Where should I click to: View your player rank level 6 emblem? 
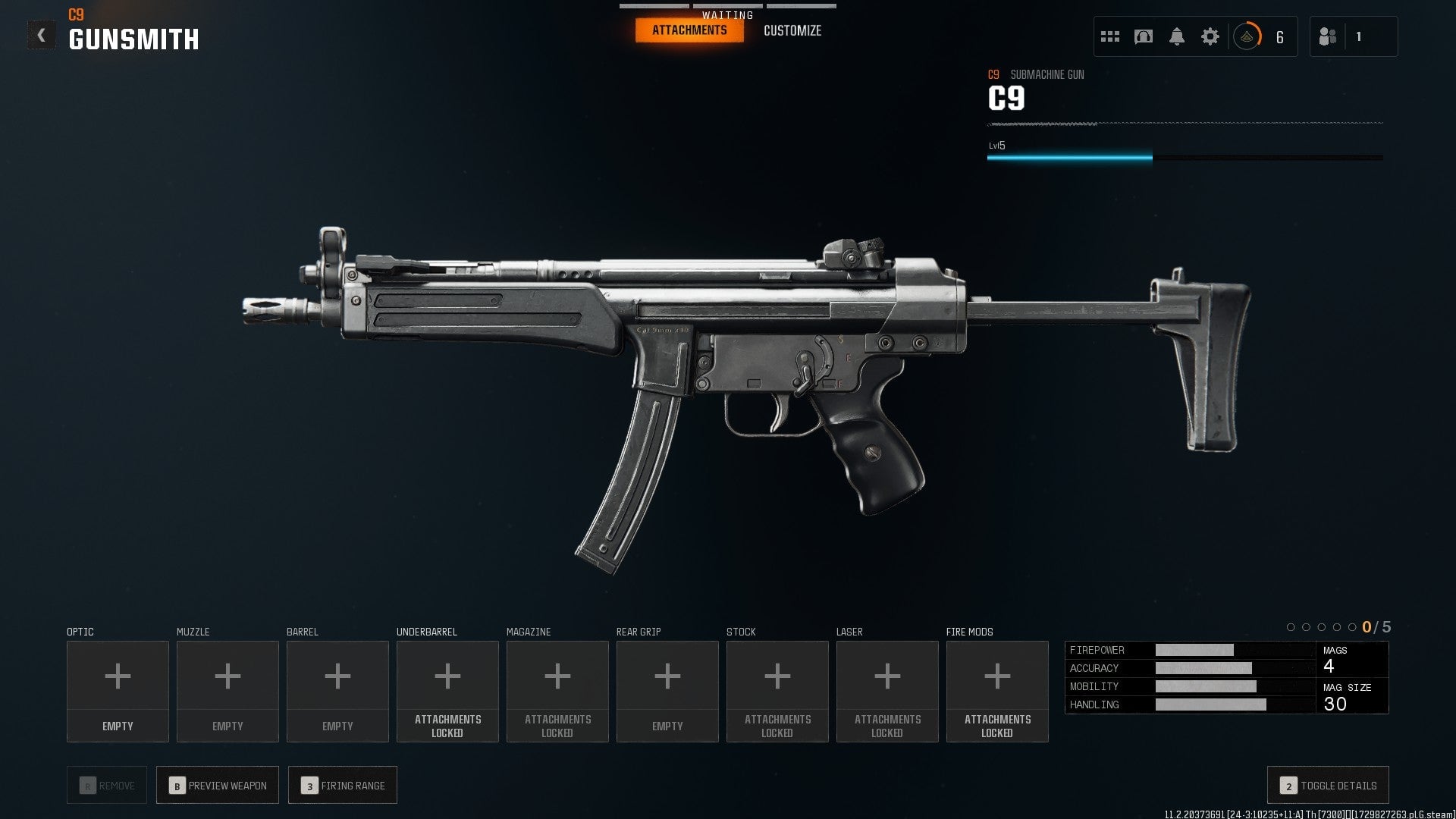[1247, 36]
